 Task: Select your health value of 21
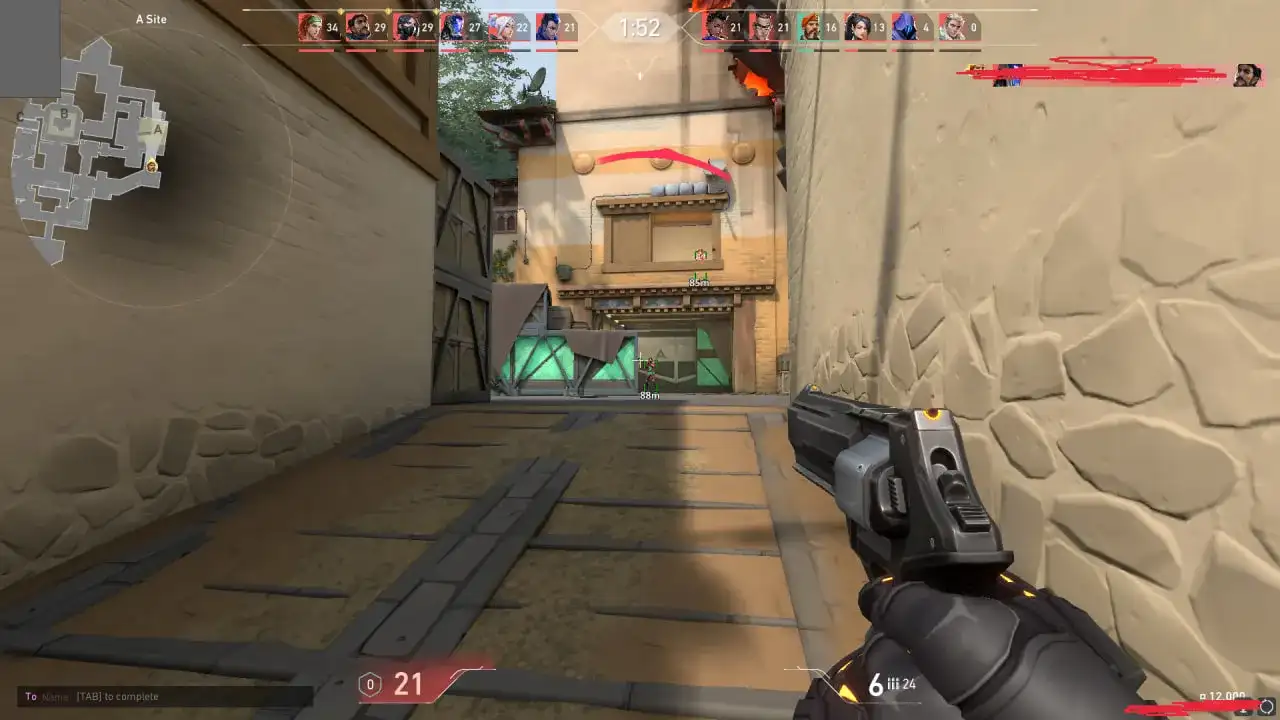(407, 683)
